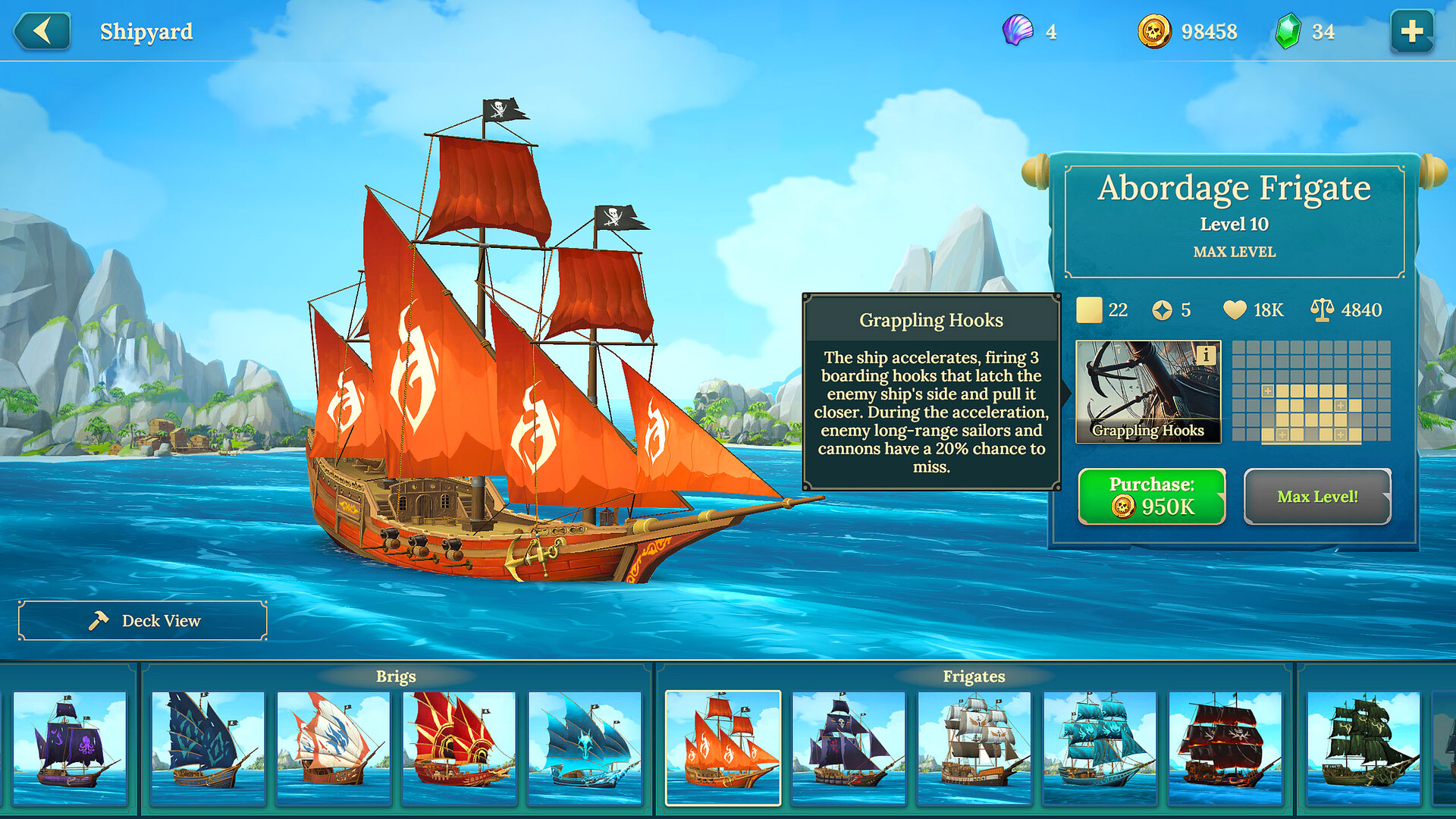Switch to the Brigs category
Viewport: 1456px width, 819px height.
coord(396,676)
